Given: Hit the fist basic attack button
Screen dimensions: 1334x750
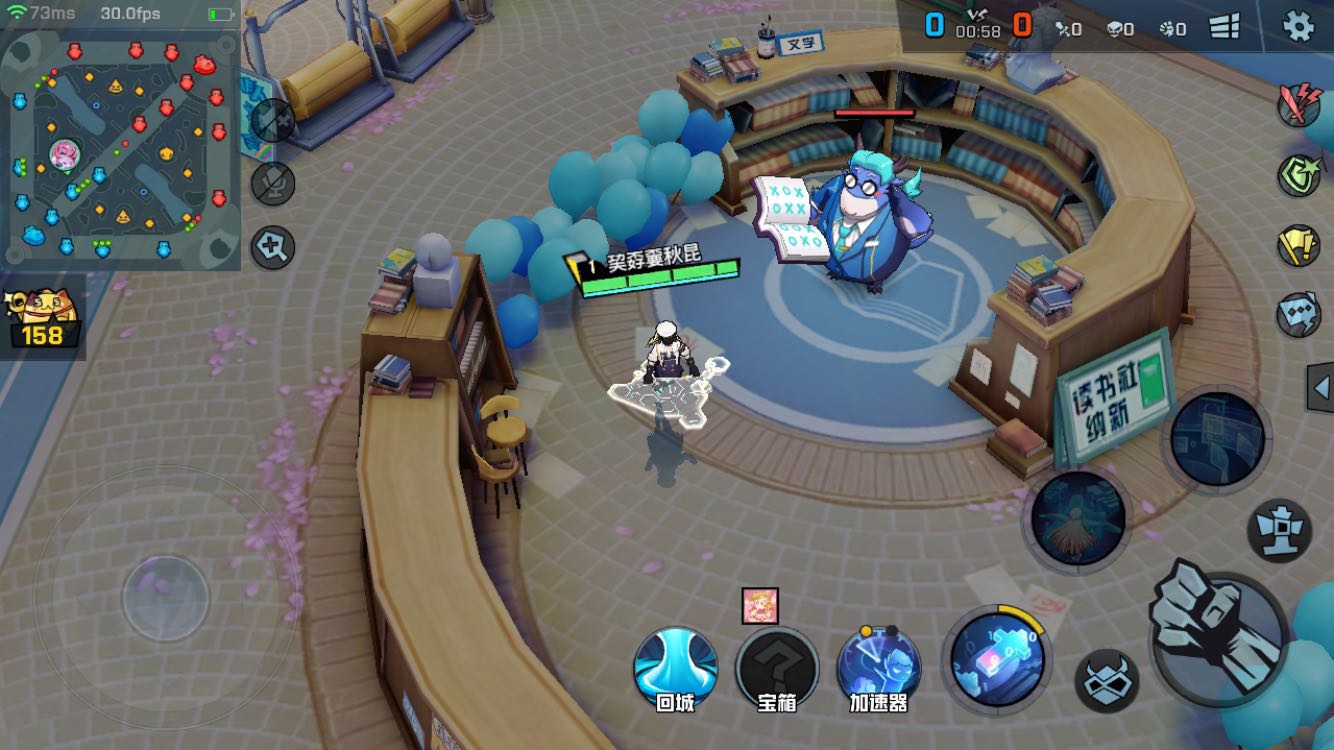Looking at the screenshot, I should click(1219, 628).
